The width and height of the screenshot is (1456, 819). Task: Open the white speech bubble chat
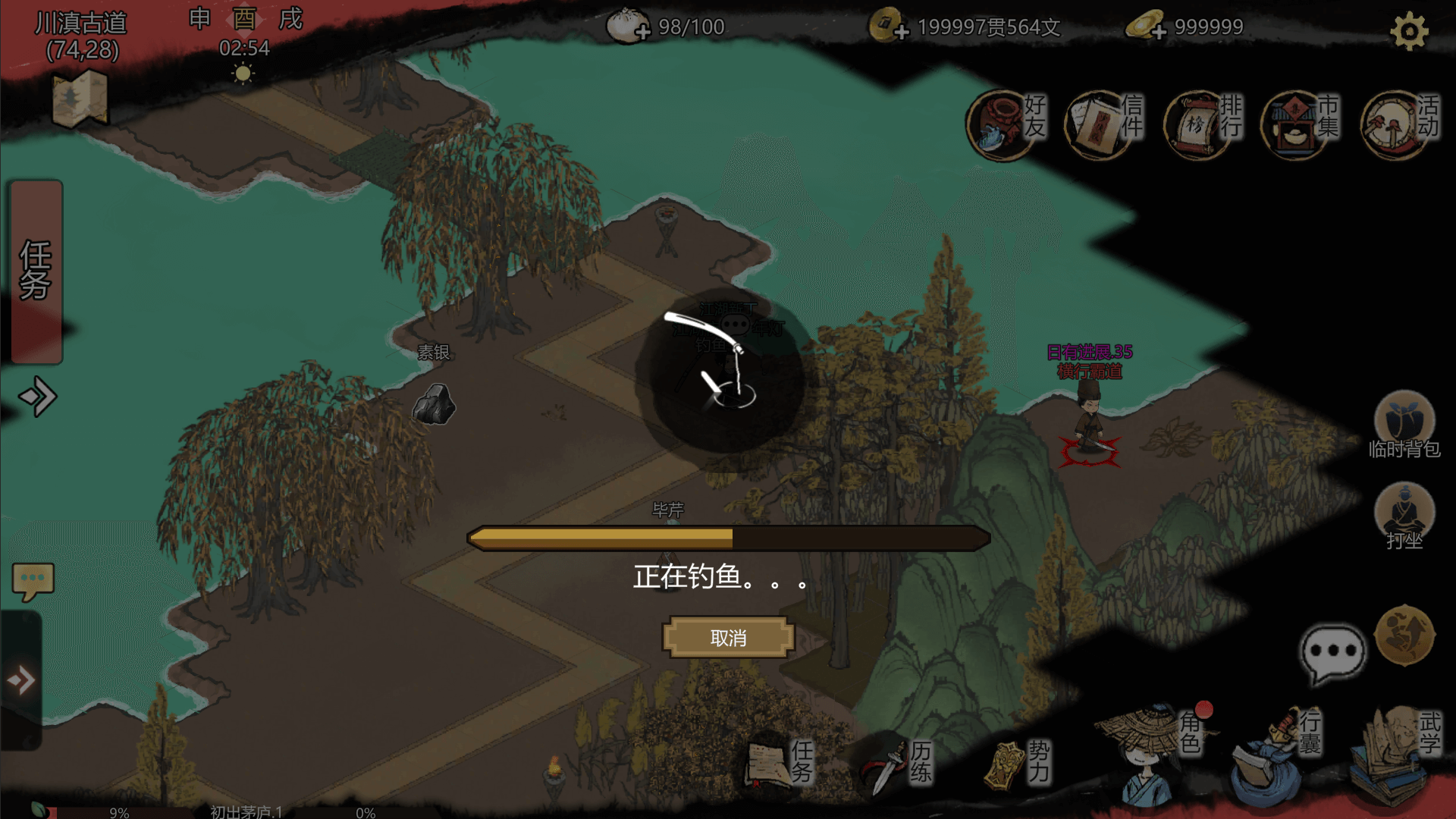pyautogui.click(x=1332, y=652)
